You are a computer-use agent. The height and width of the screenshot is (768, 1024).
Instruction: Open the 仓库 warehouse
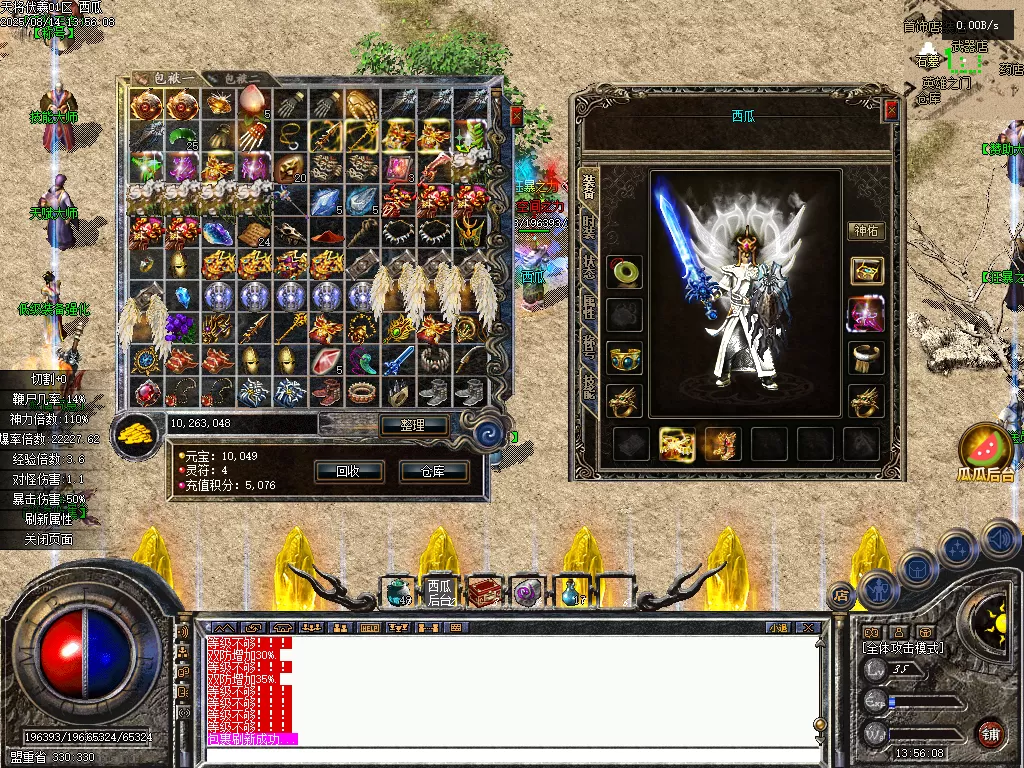(x=434, y=471)
